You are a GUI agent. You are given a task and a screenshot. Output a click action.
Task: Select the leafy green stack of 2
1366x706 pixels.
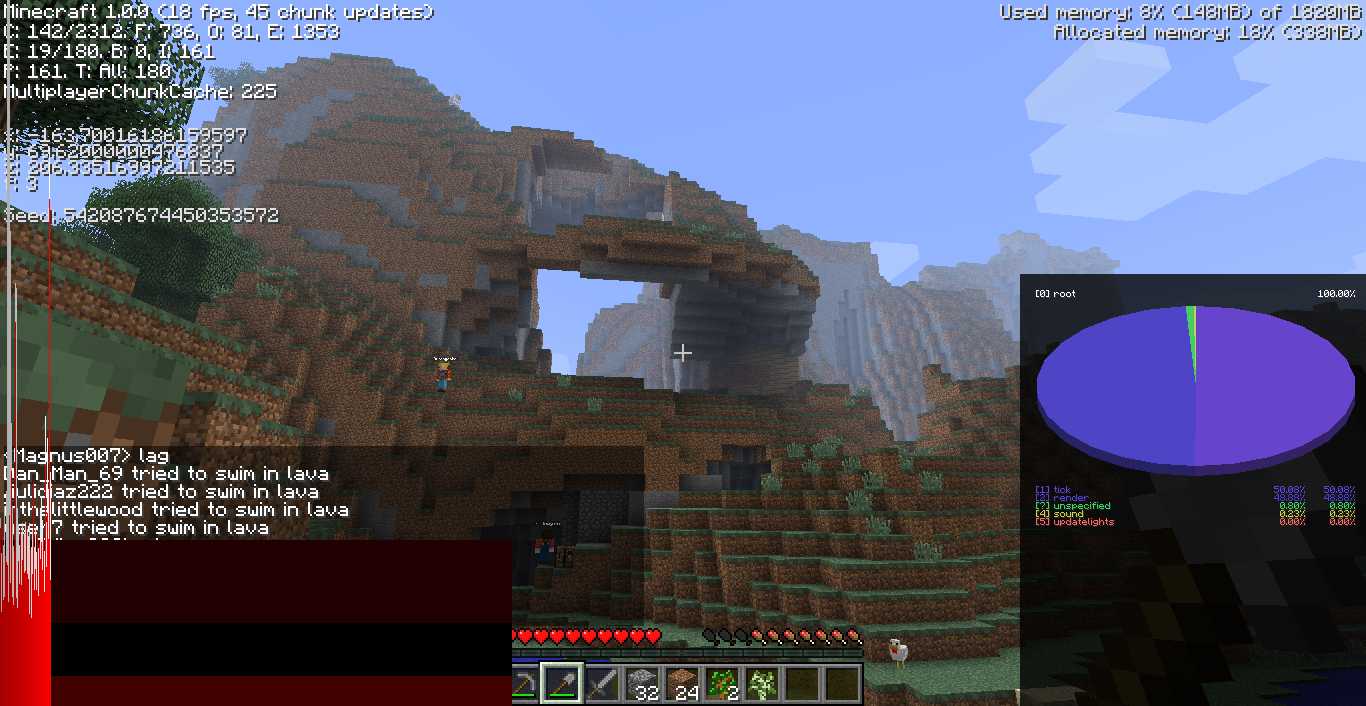721,684
